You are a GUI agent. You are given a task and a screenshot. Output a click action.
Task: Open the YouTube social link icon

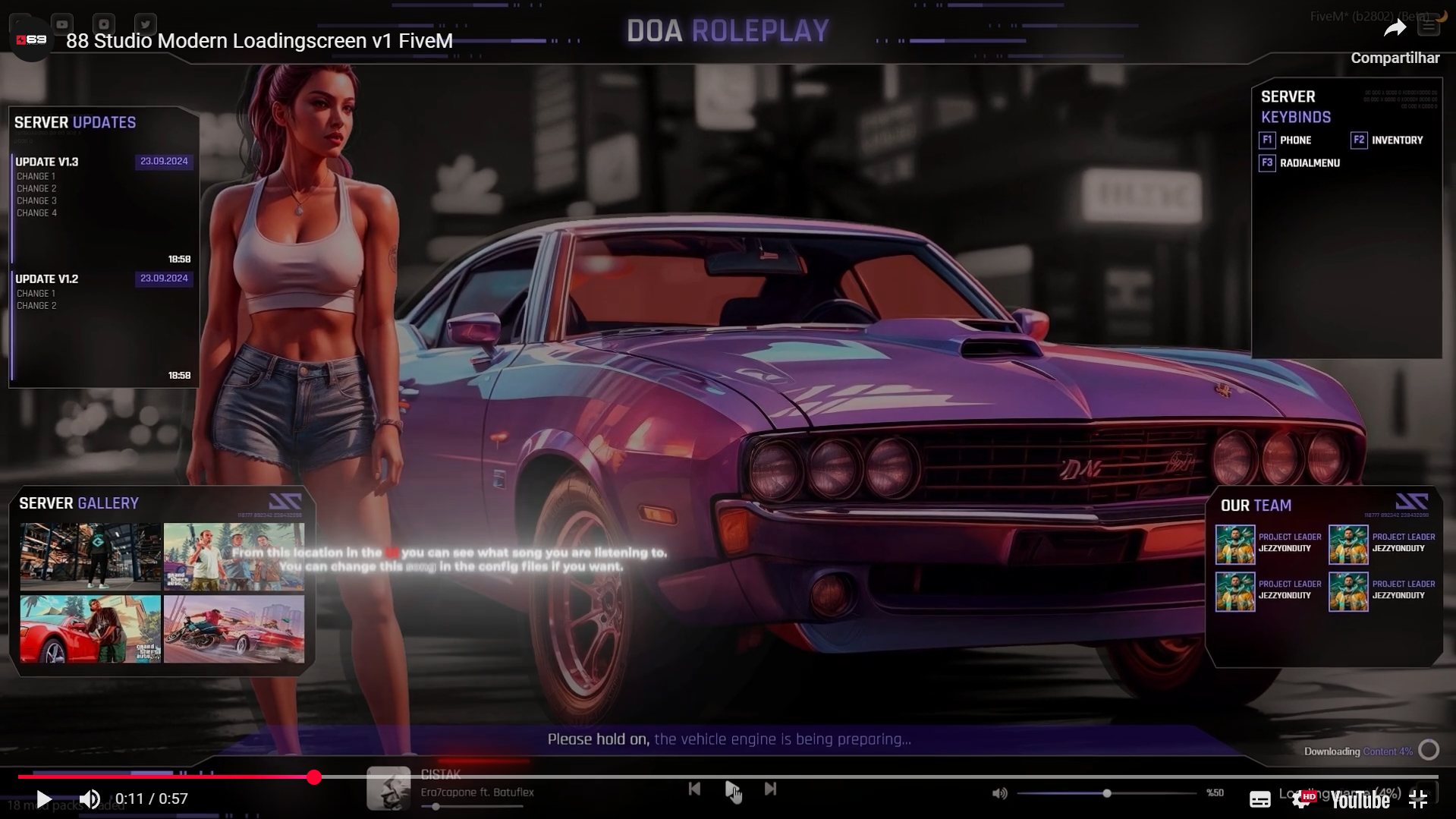(62, 24)
